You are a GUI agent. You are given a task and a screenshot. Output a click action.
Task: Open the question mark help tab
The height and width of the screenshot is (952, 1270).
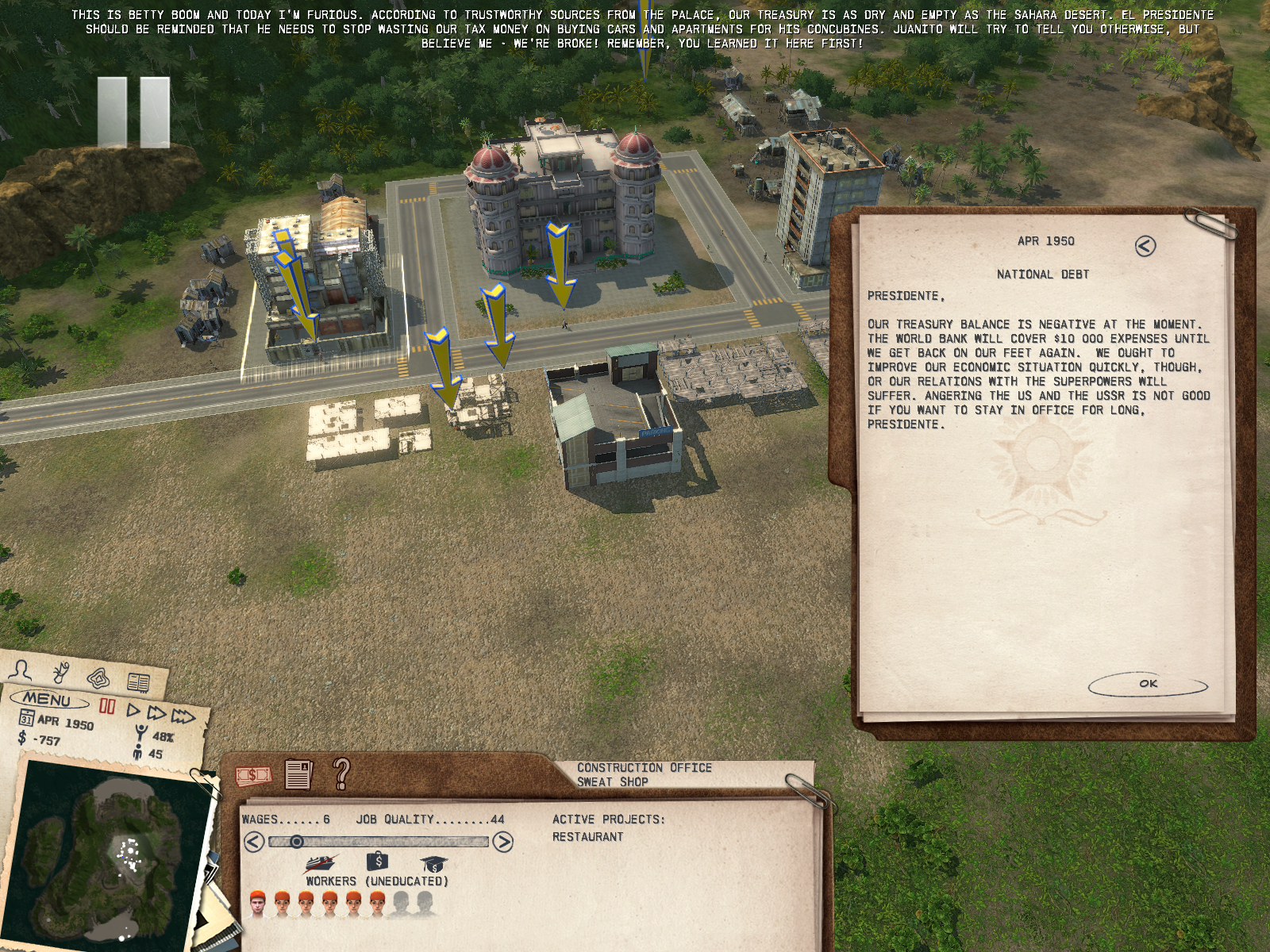(x=341, y=772)
